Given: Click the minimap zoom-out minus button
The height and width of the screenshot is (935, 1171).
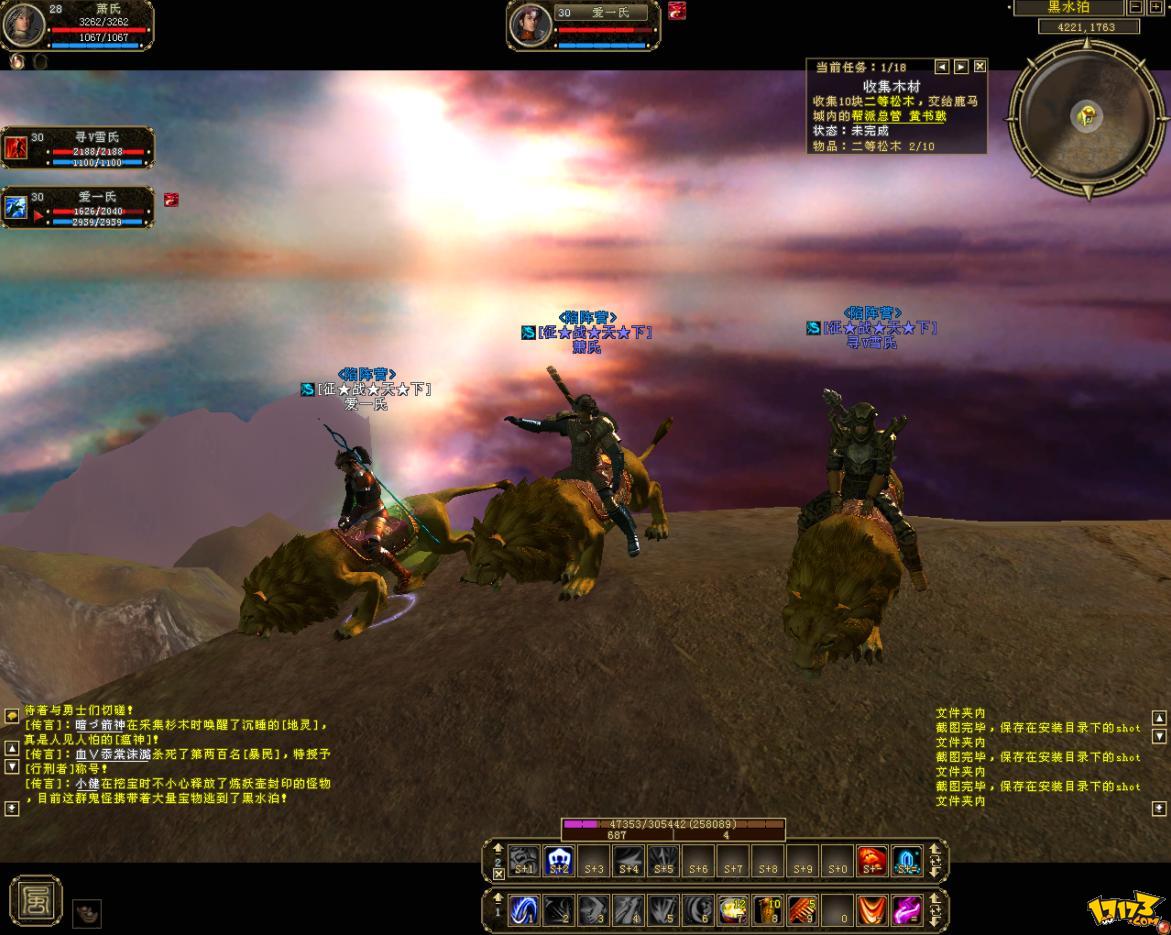Looking at the screenshot, I should 1136,7.
